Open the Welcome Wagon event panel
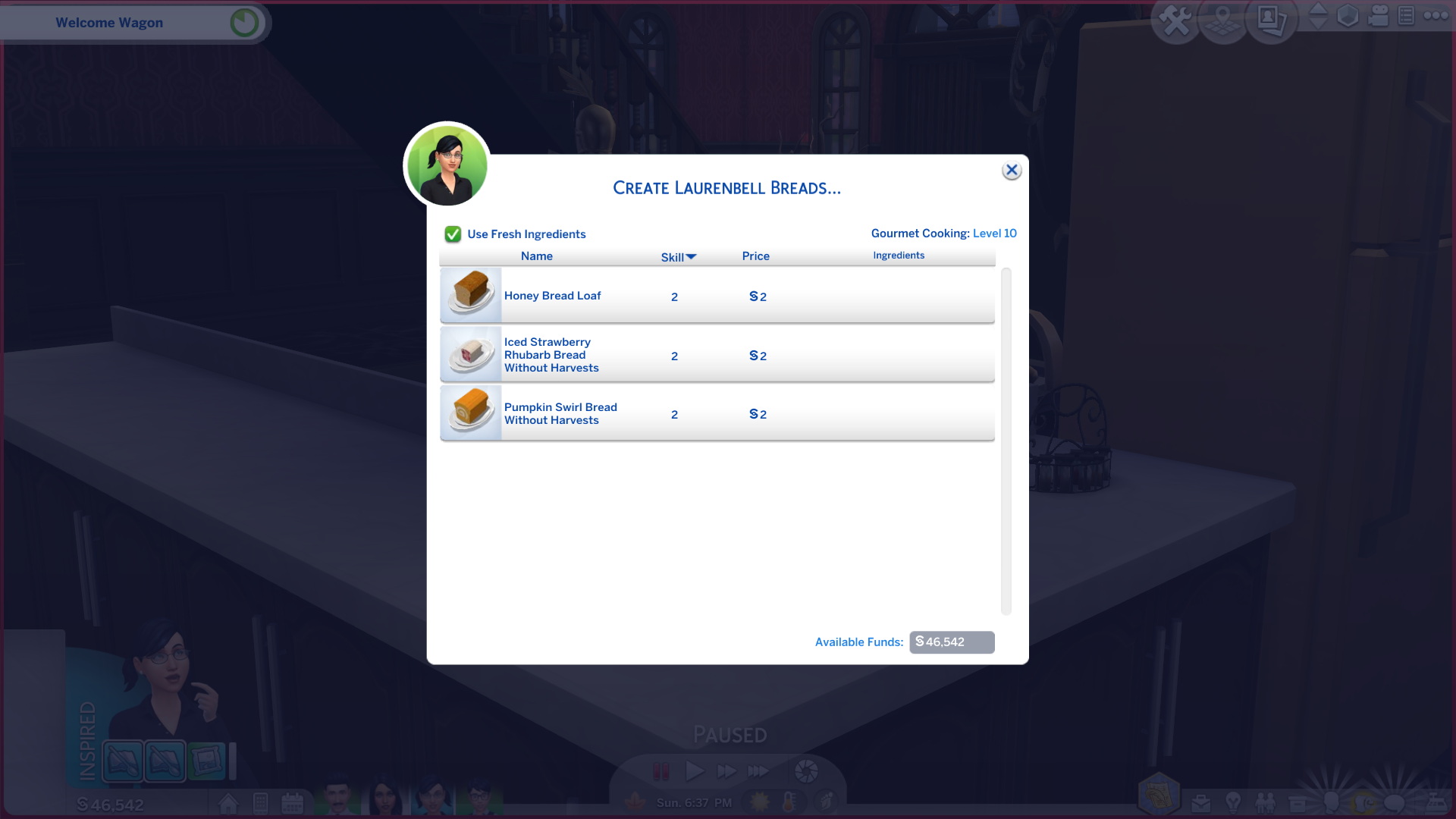 pos(109,22)
